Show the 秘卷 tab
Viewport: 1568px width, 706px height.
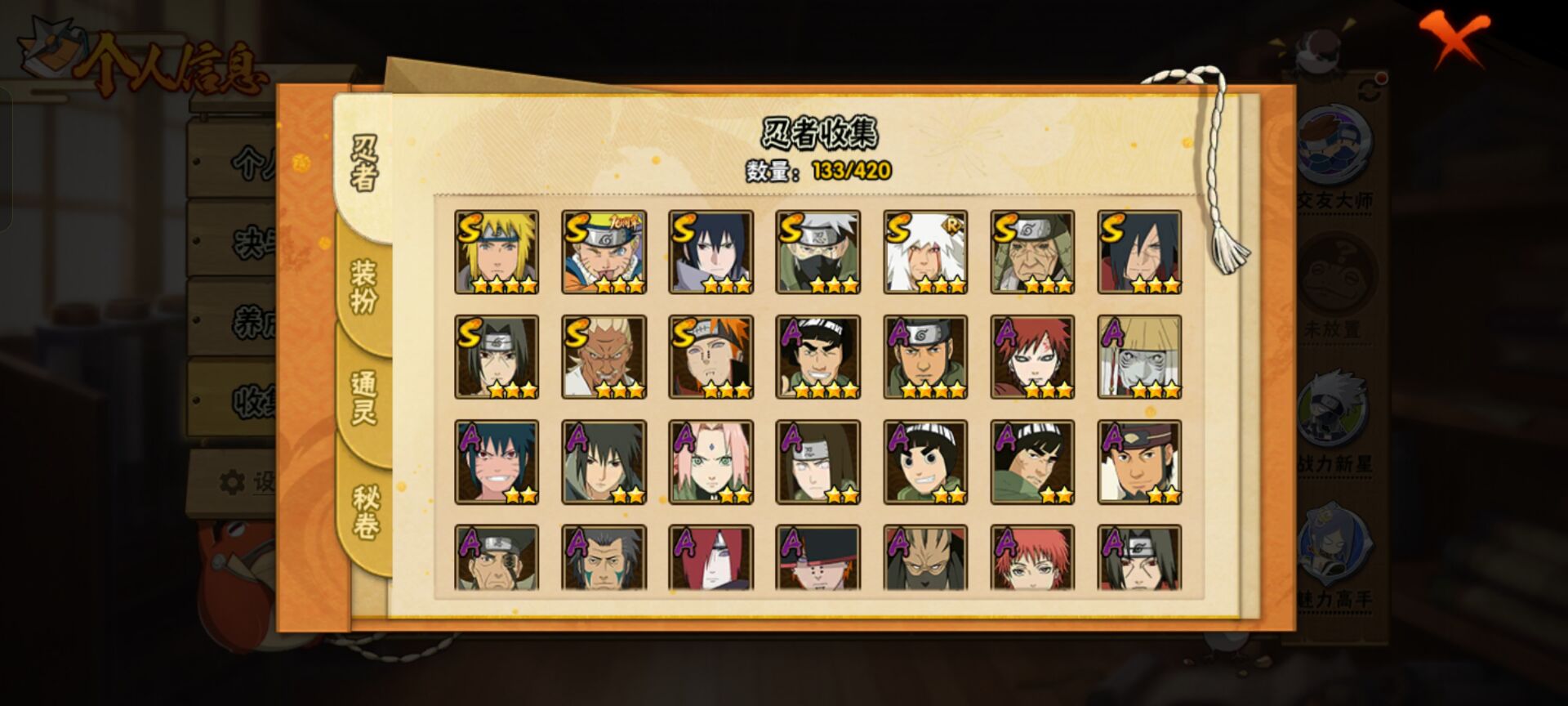364,512
